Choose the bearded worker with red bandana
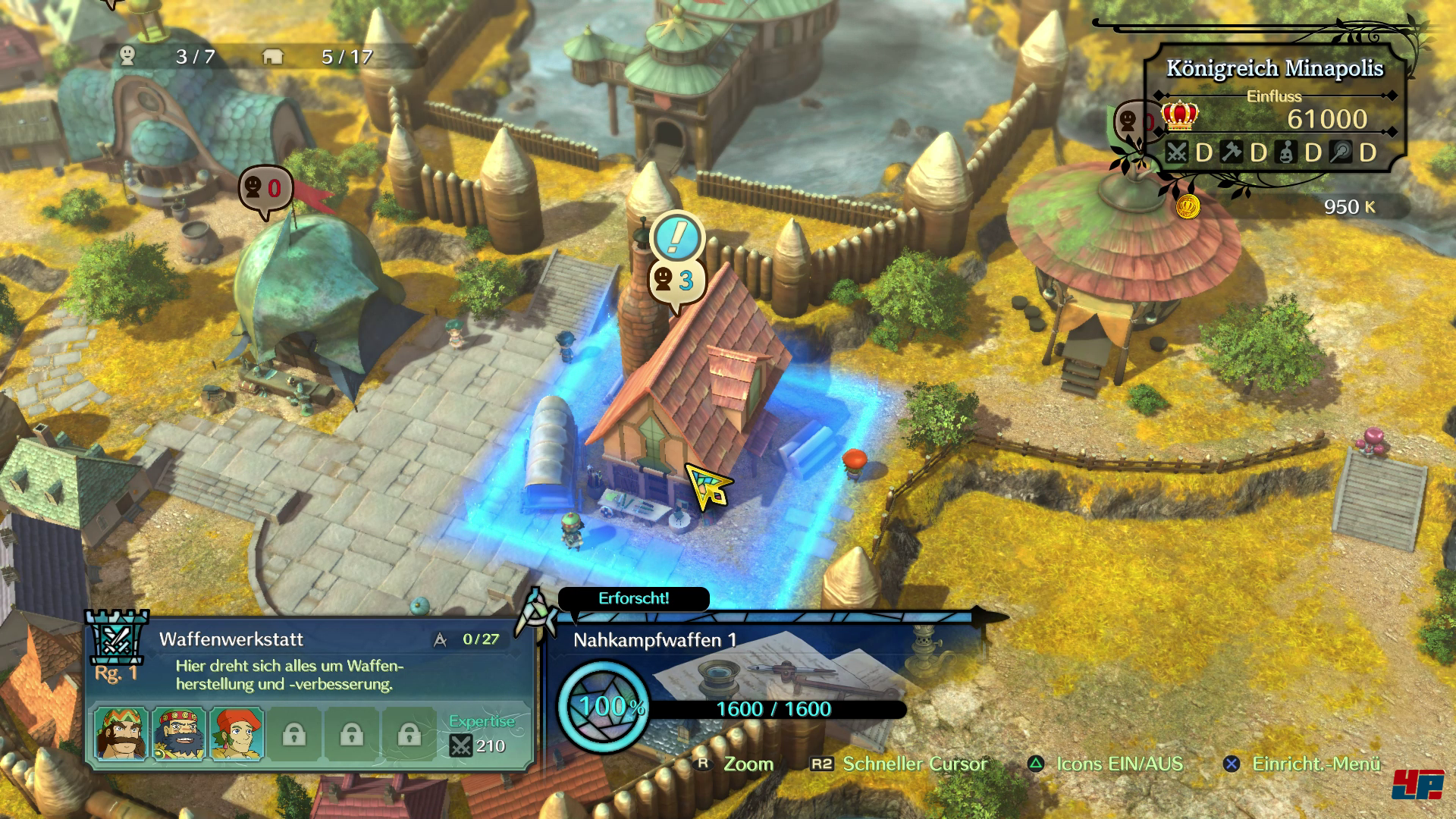This screenshot has height=819, width=1456. [179, 733]
